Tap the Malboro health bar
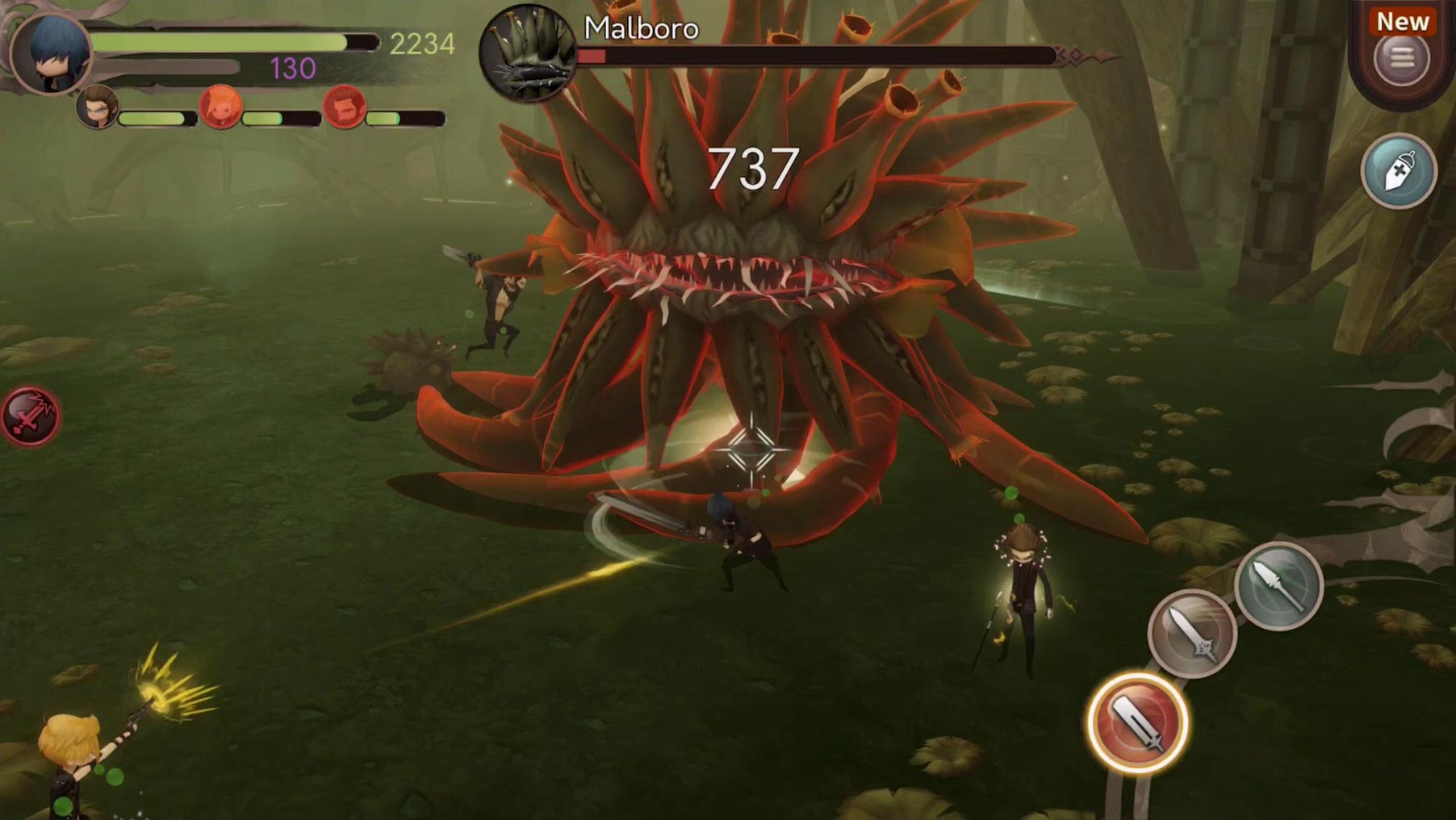The height and width of the screenshot is (820, 1456). click(x=815, y=56)
